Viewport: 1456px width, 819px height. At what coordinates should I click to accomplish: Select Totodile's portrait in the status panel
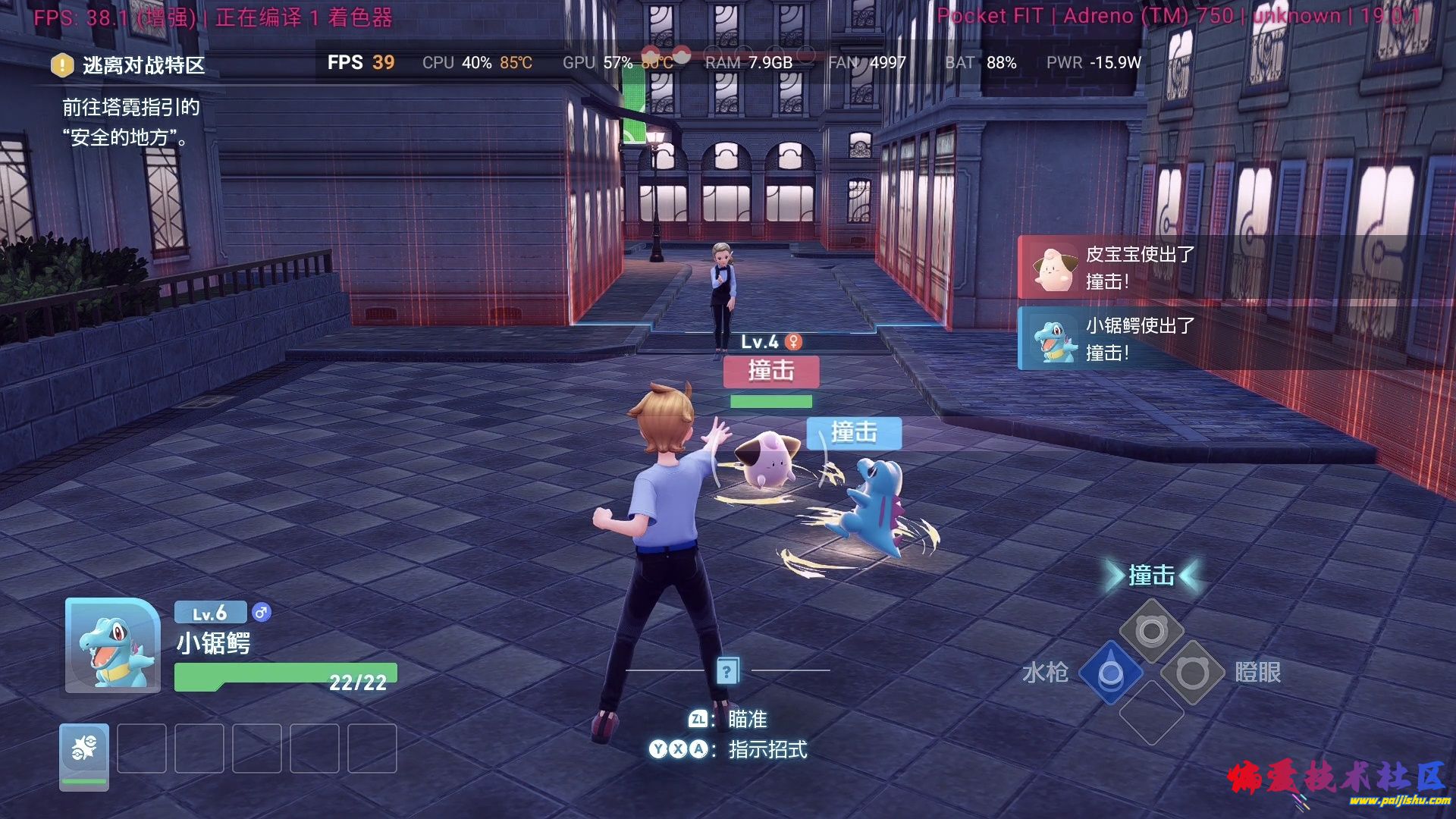(113, 645)
